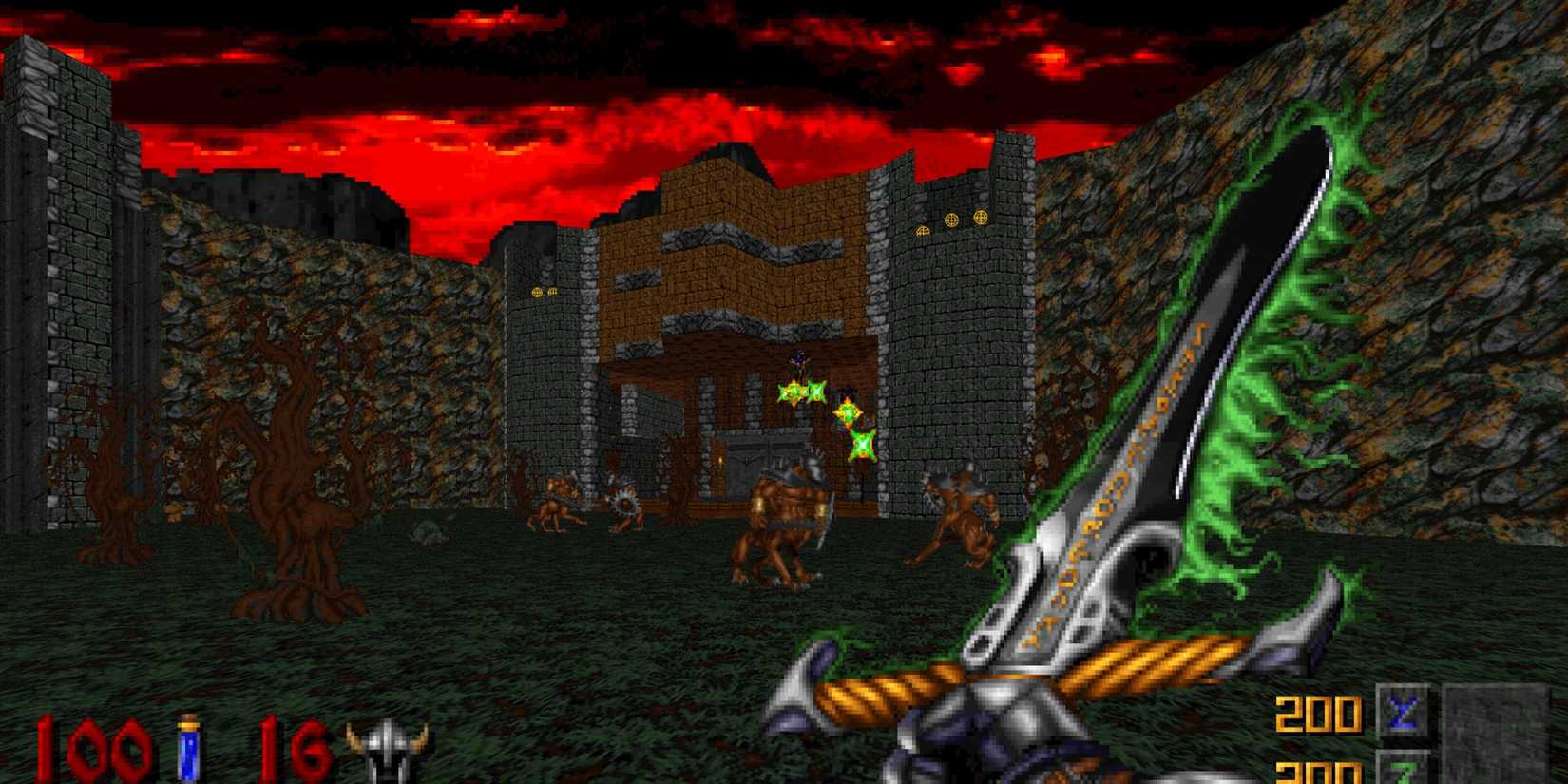1568x784 pixels.
Task: Click the Ettin enemy in the center courtyard
Action: tap(784, 513)
